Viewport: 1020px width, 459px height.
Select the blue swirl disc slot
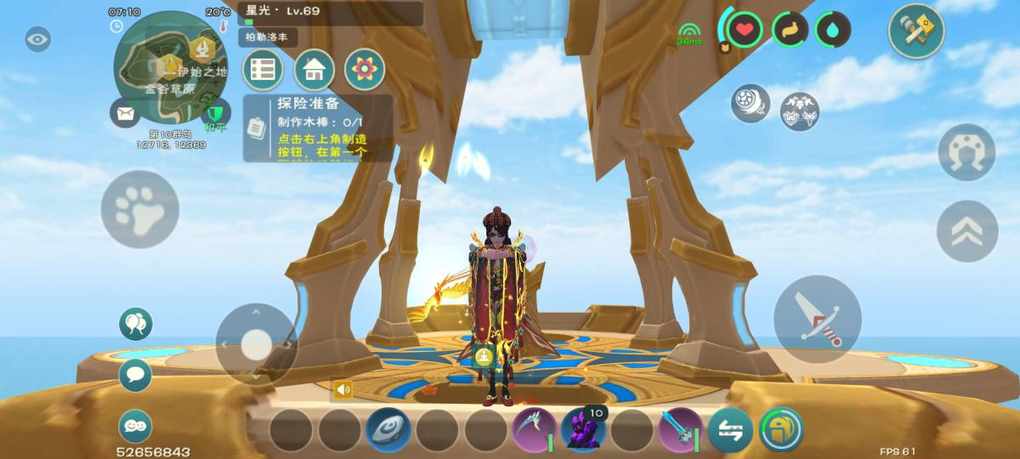click(388, 430)
